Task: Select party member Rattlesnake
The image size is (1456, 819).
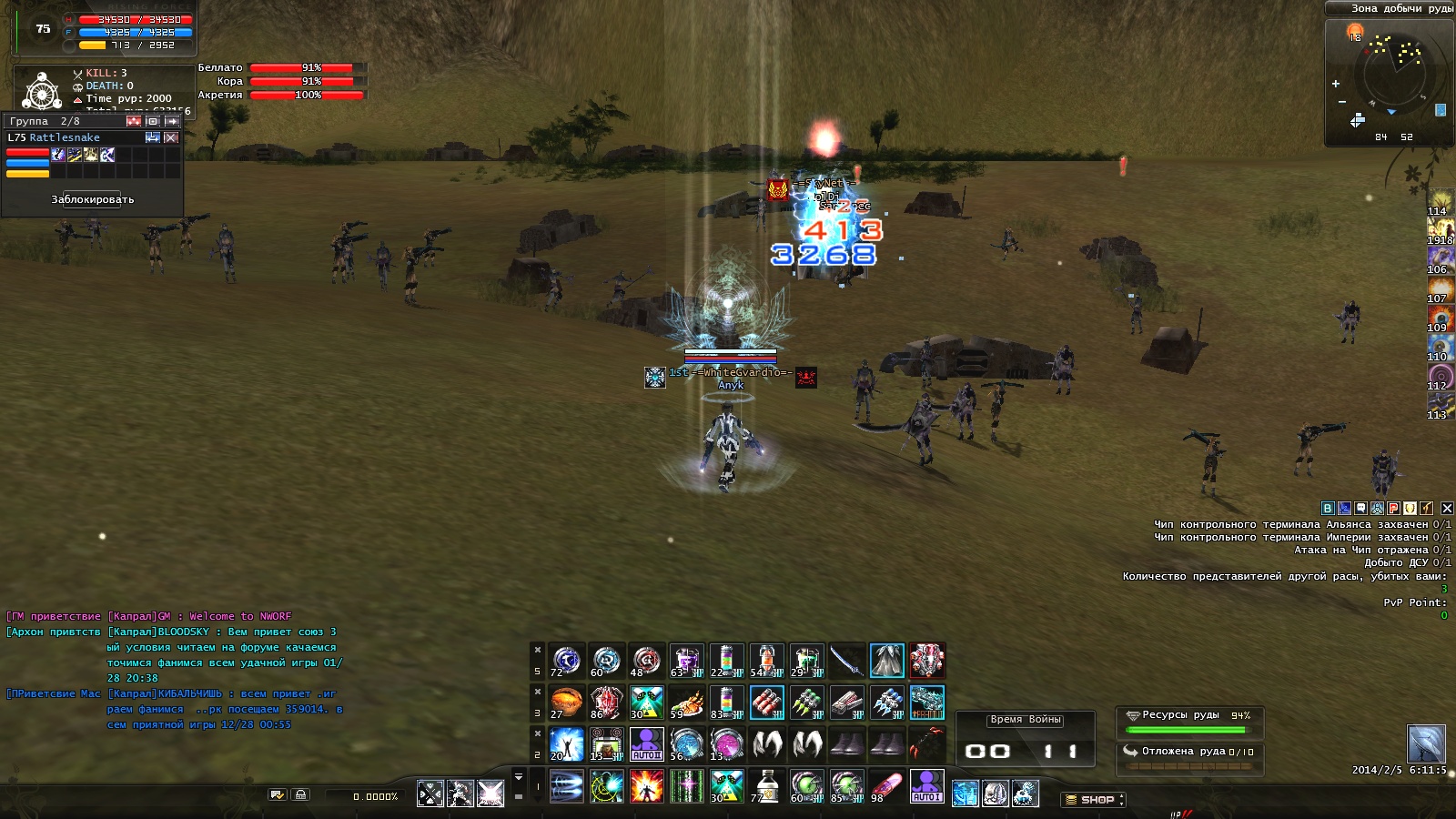Action: [x=64, y=137]
